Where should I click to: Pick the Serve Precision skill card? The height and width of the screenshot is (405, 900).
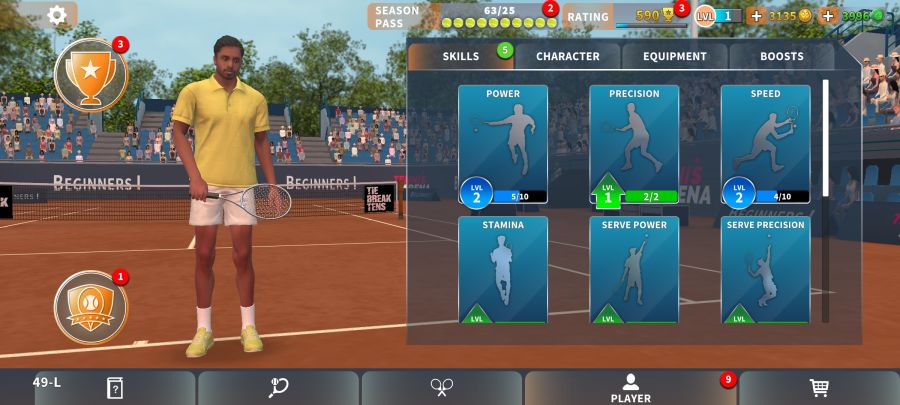[765, 270]
